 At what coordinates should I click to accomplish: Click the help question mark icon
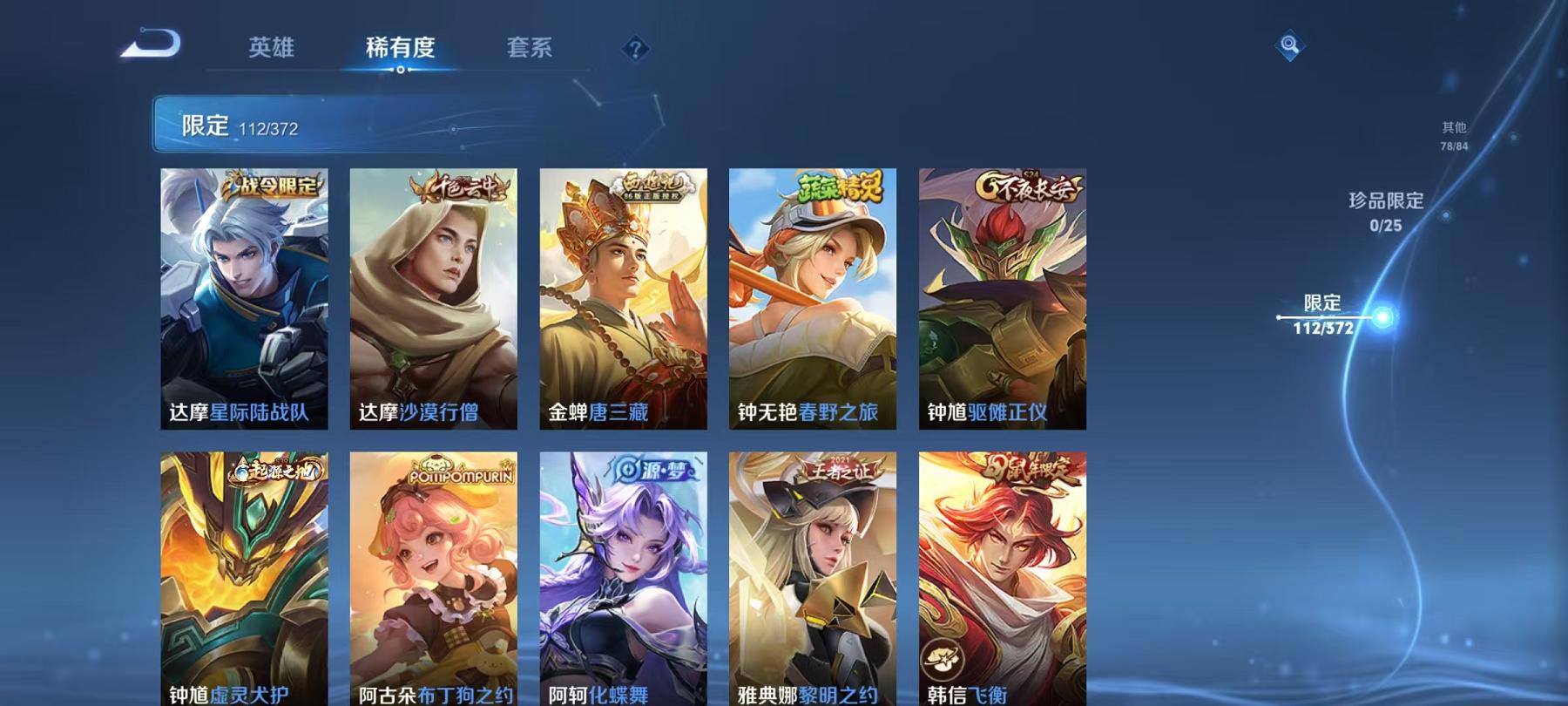coord(634,50)
